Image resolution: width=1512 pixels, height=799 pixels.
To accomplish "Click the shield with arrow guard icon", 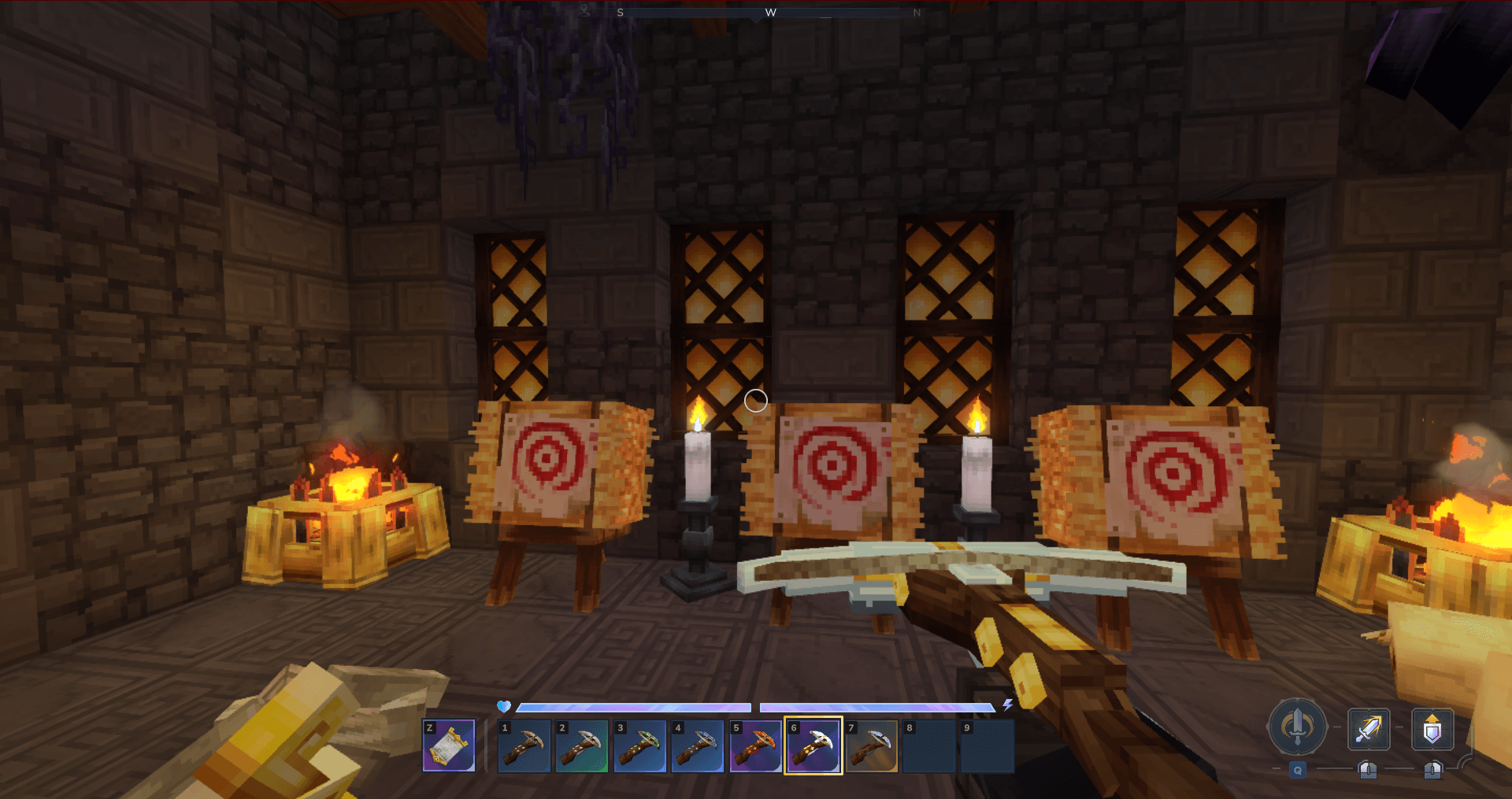I will click(x=1432, y=728).
